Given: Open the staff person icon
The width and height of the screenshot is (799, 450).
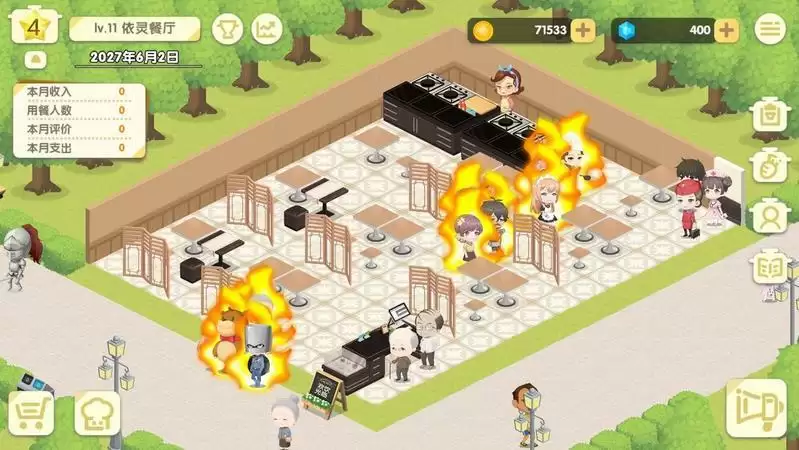Looking at the screenshot, I should coord(770,214).
